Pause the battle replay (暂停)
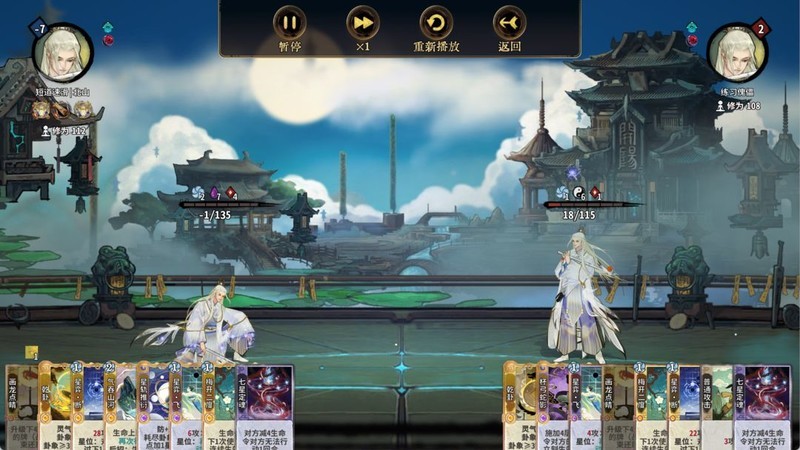800x450 pixels. 290,24
